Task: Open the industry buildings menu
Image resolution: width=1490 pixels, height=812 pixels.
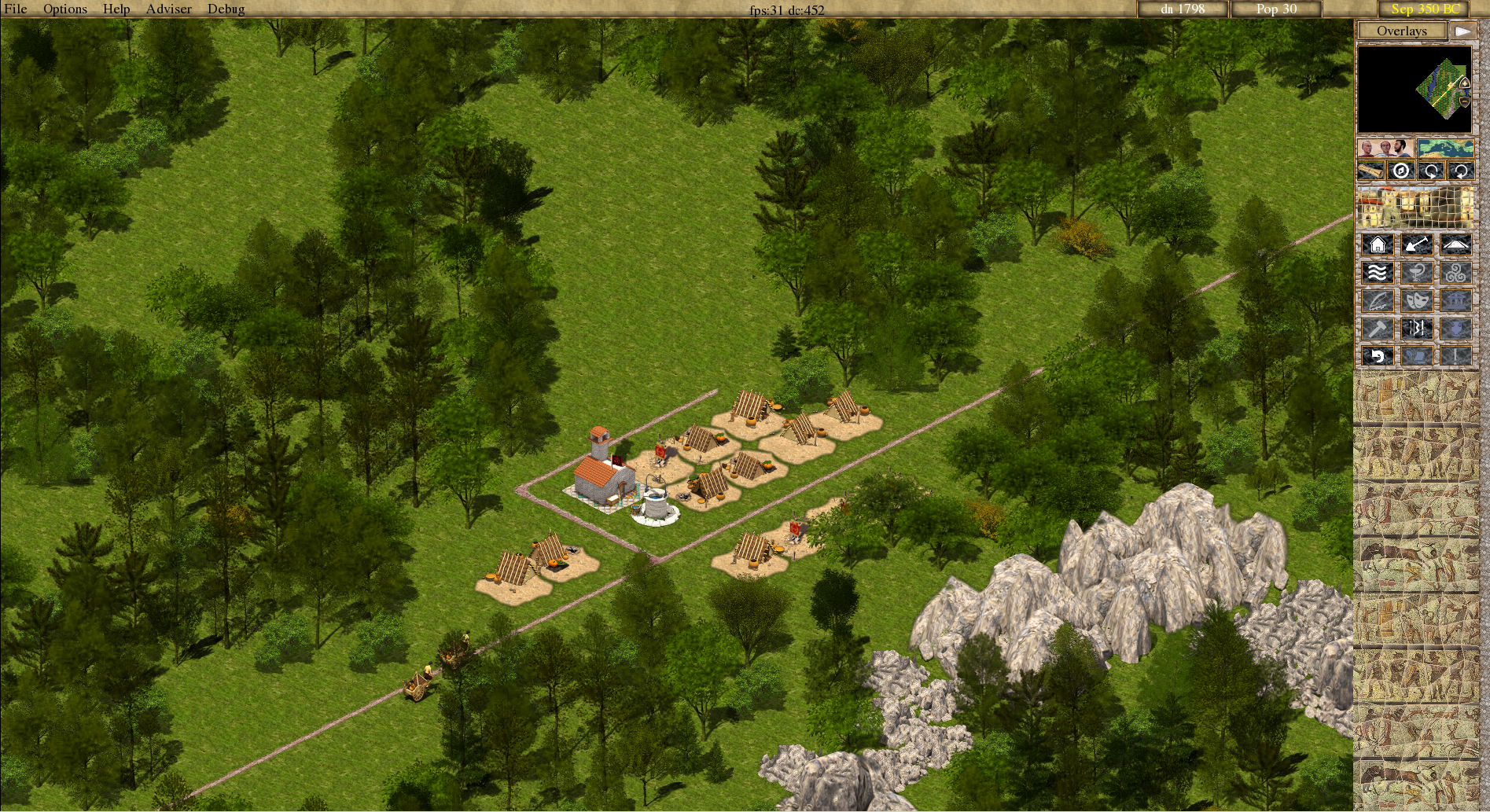Action: [x=1379, y=328]
